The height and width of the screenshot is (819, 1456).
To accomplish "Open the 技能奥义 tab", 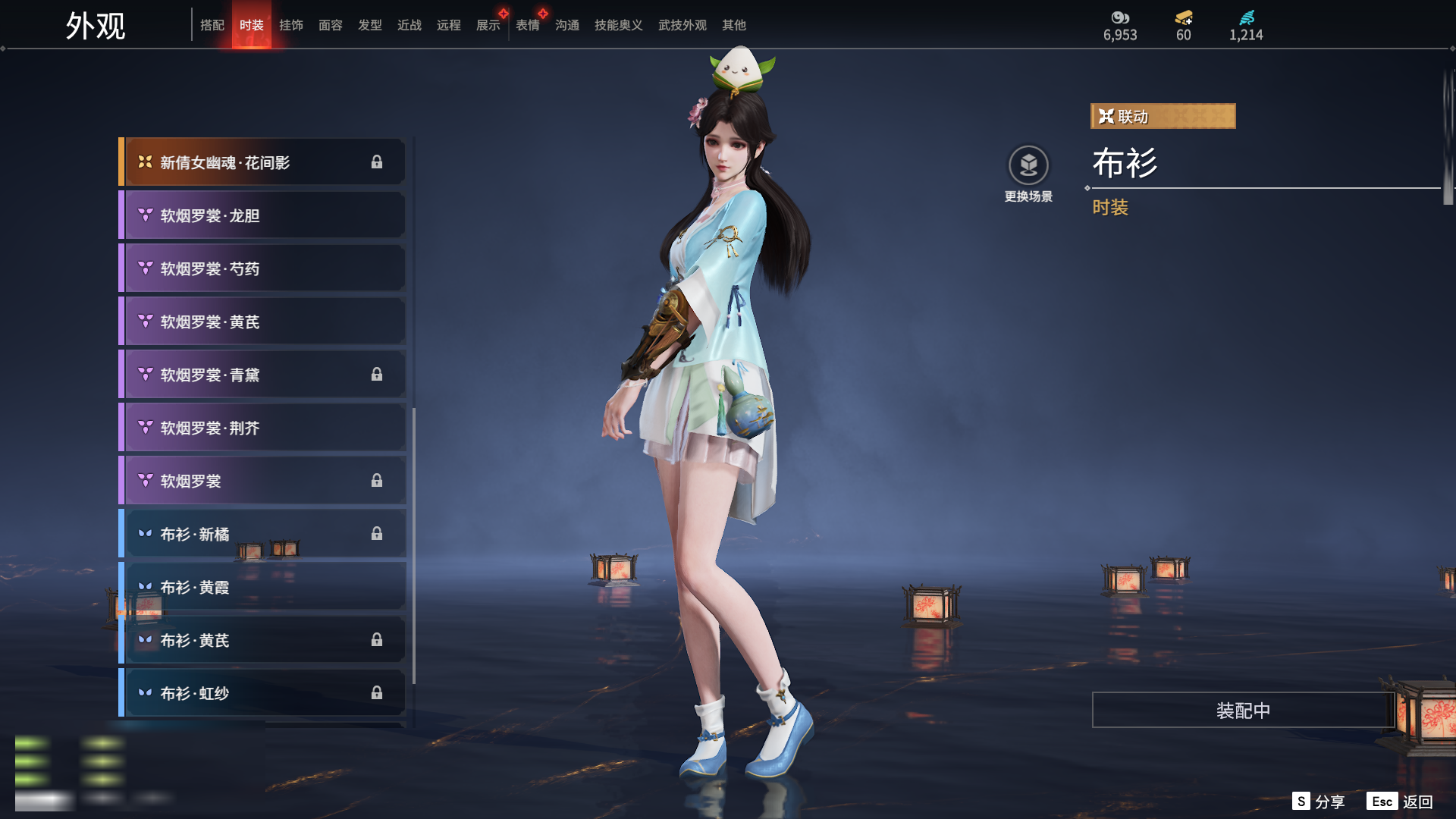I will tap(618, 25).
